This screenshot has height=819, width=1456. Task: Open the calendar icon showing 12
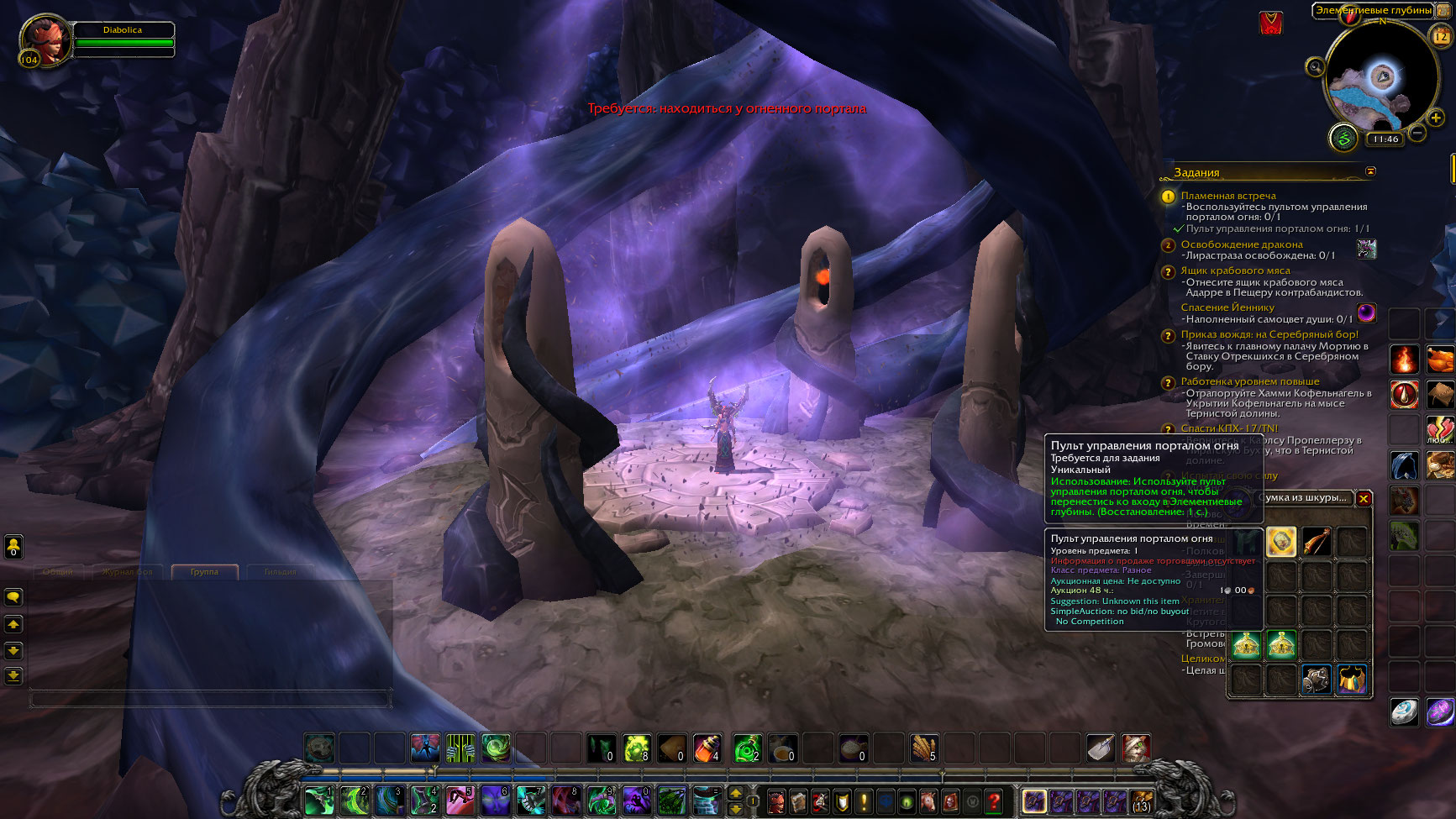[x=1441, y=36]
